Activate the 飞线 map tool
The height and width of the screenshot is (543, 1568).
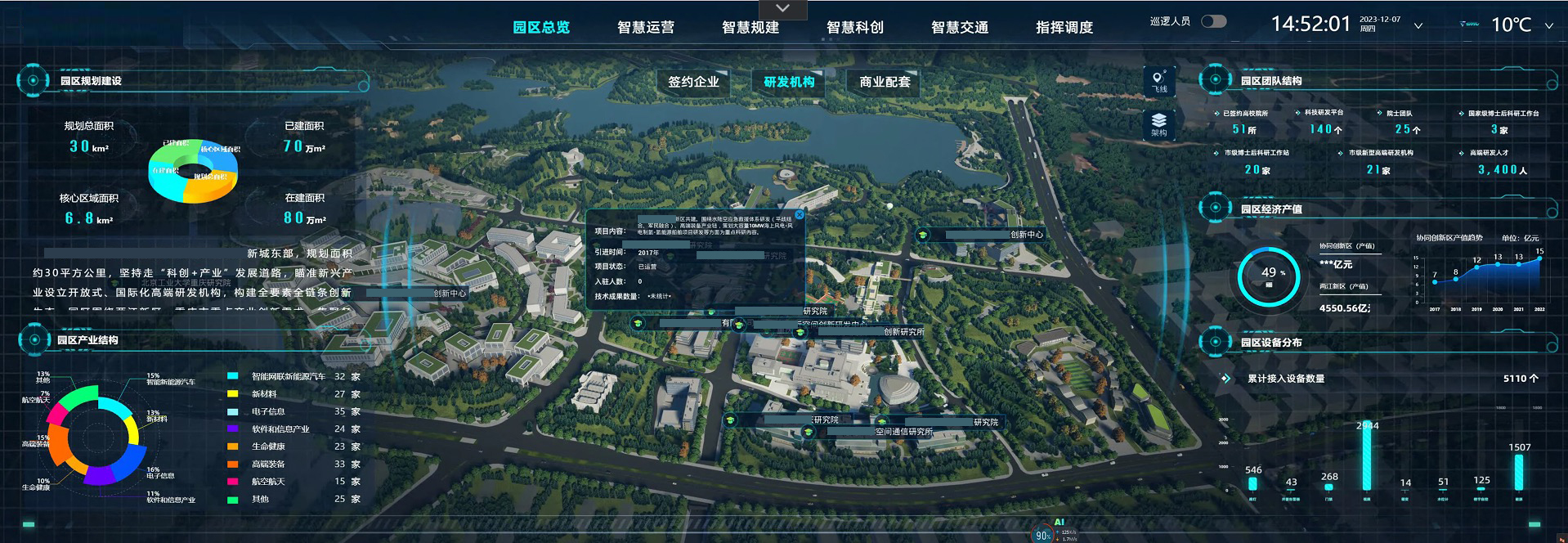pyautogui.click(x=1159, y=81)
